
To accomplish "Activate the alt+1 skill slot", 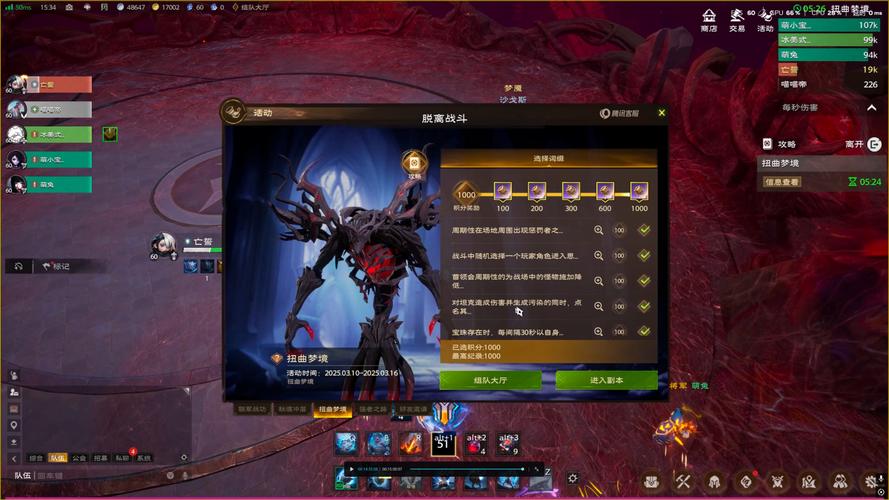I will point(442,443).
